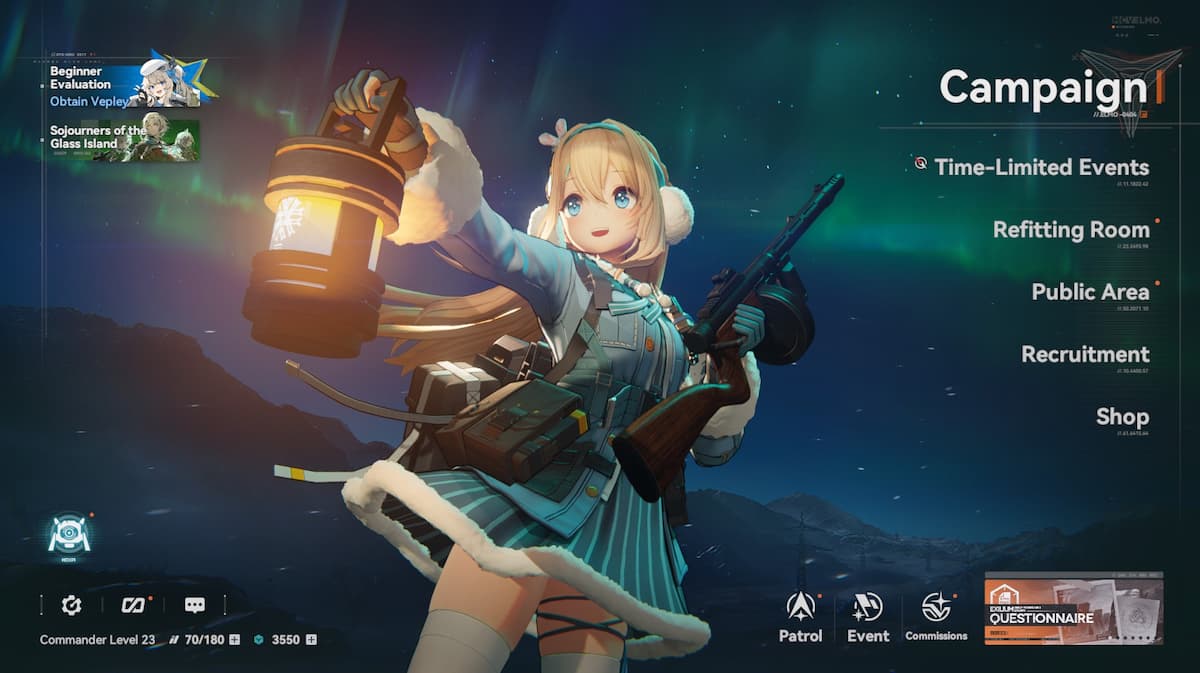This screenshot has height=673, width=1200.
Task: Add stamina with the plus beside 70/180
Action: [x=234, y=639]
